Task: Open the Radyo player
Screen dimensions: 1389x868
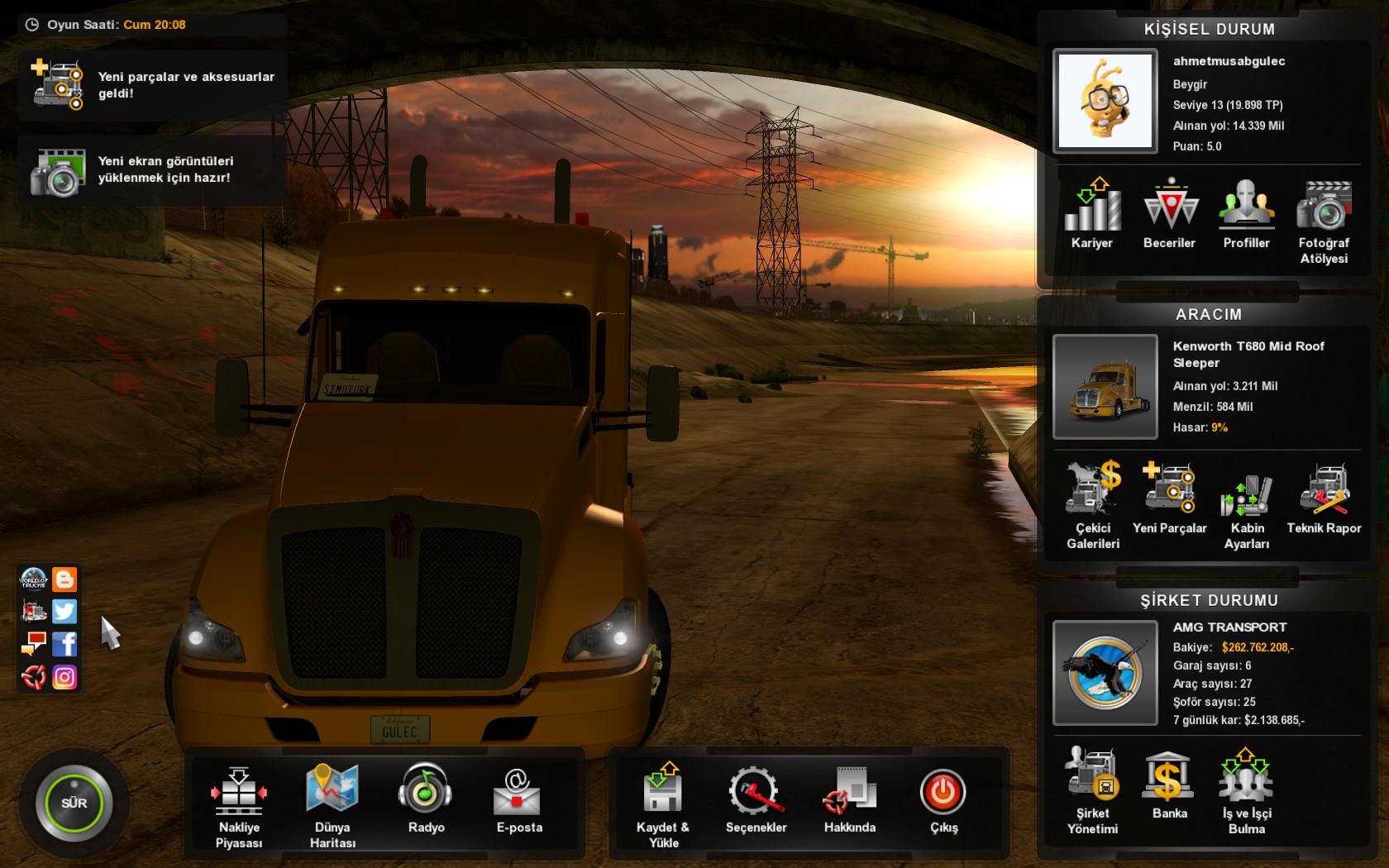Action: coord(426,798)
